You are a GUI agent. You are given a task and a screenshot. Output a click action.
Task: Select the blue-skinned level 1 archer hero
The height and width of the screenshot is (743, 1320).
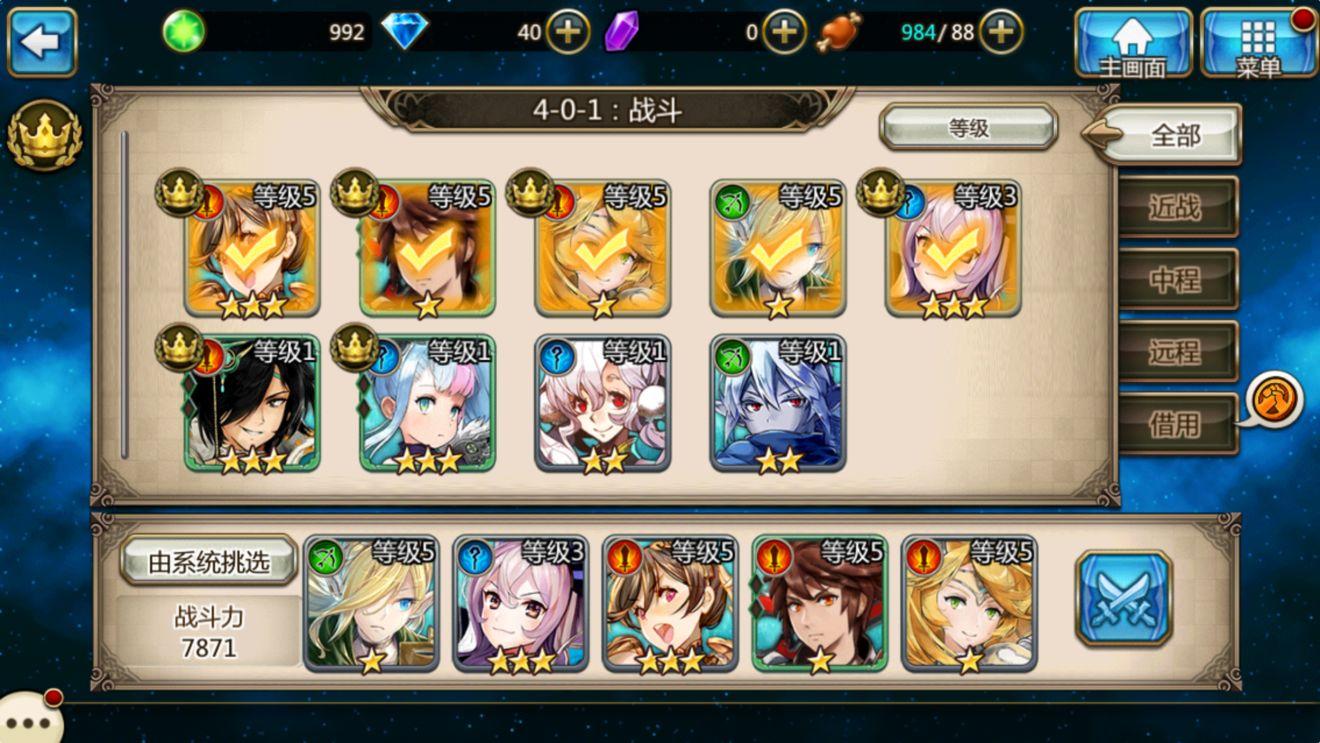click(x=778, y=405)
